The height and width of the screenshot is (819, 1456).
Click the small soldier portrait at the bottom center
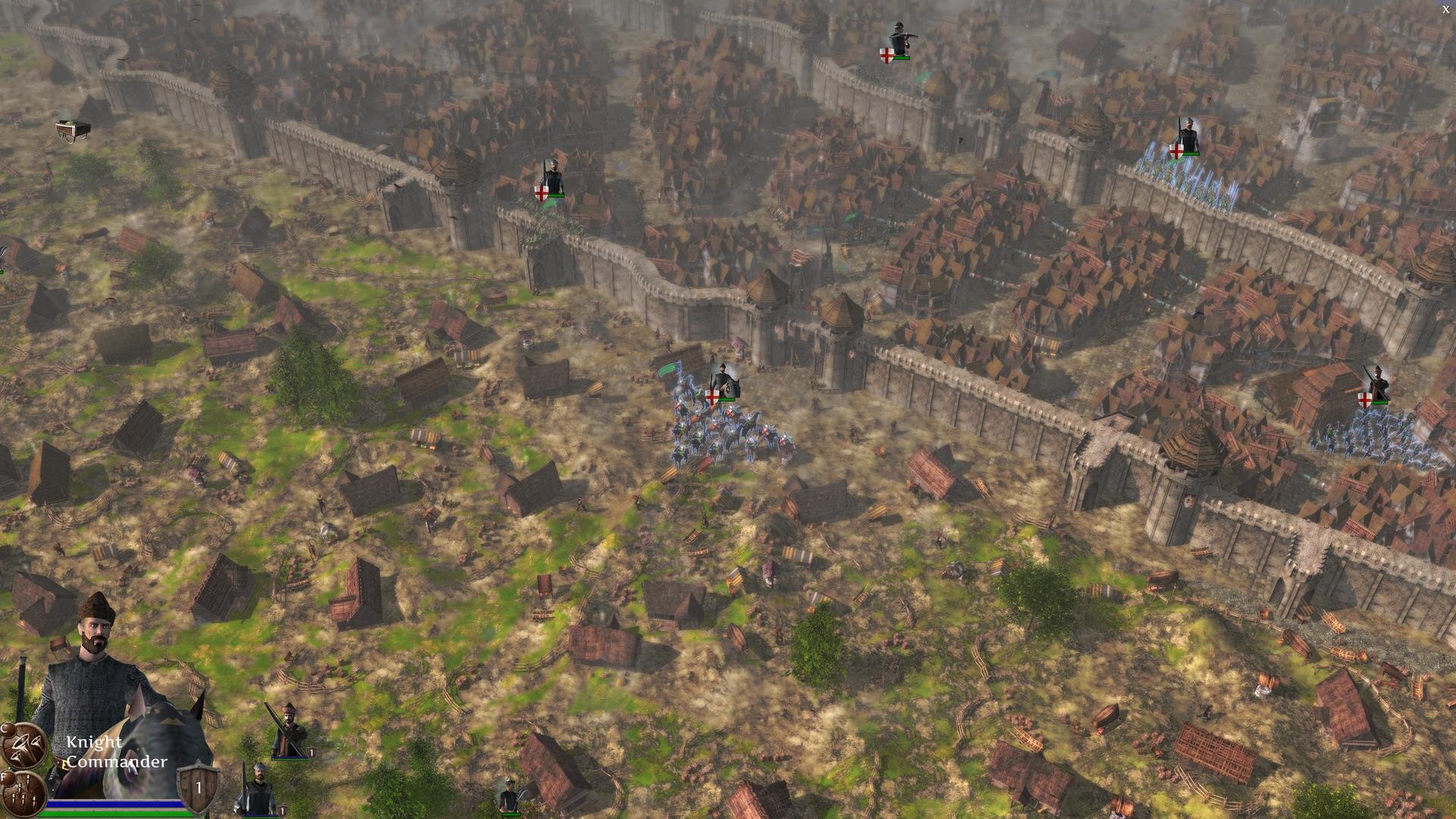click(510, 792)
